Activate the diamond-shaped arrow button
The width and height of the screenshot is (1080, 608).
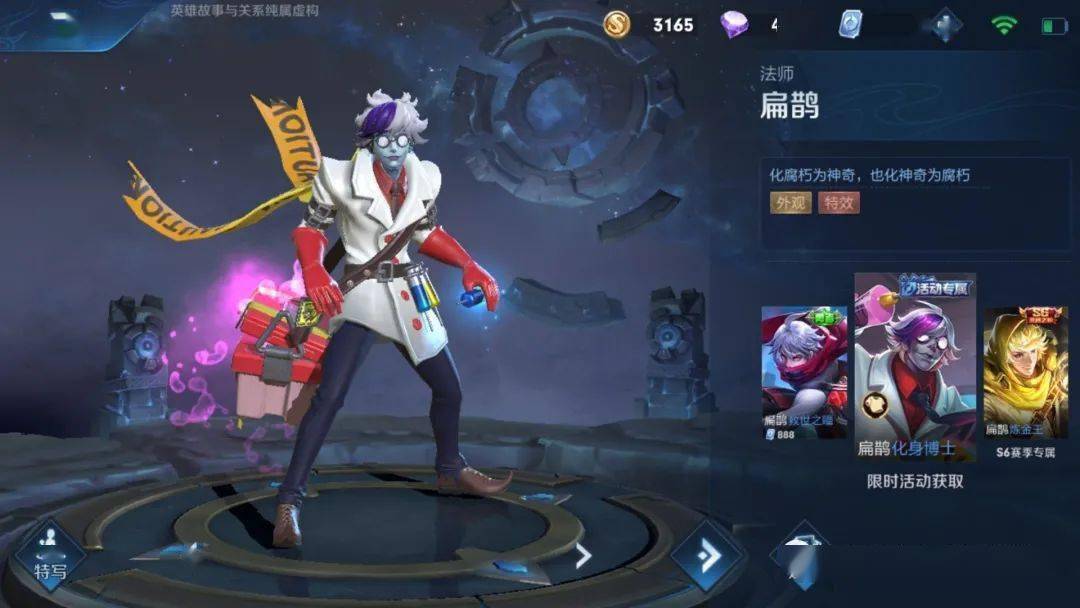(x=708, y=556)
